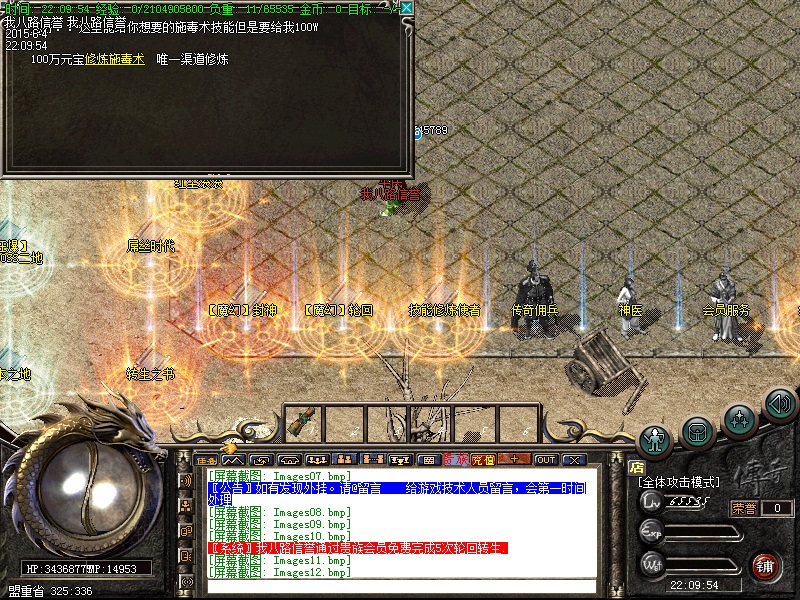
Task: Switch the 全体攻击模式 attack mode label
Action: point(679,482)
